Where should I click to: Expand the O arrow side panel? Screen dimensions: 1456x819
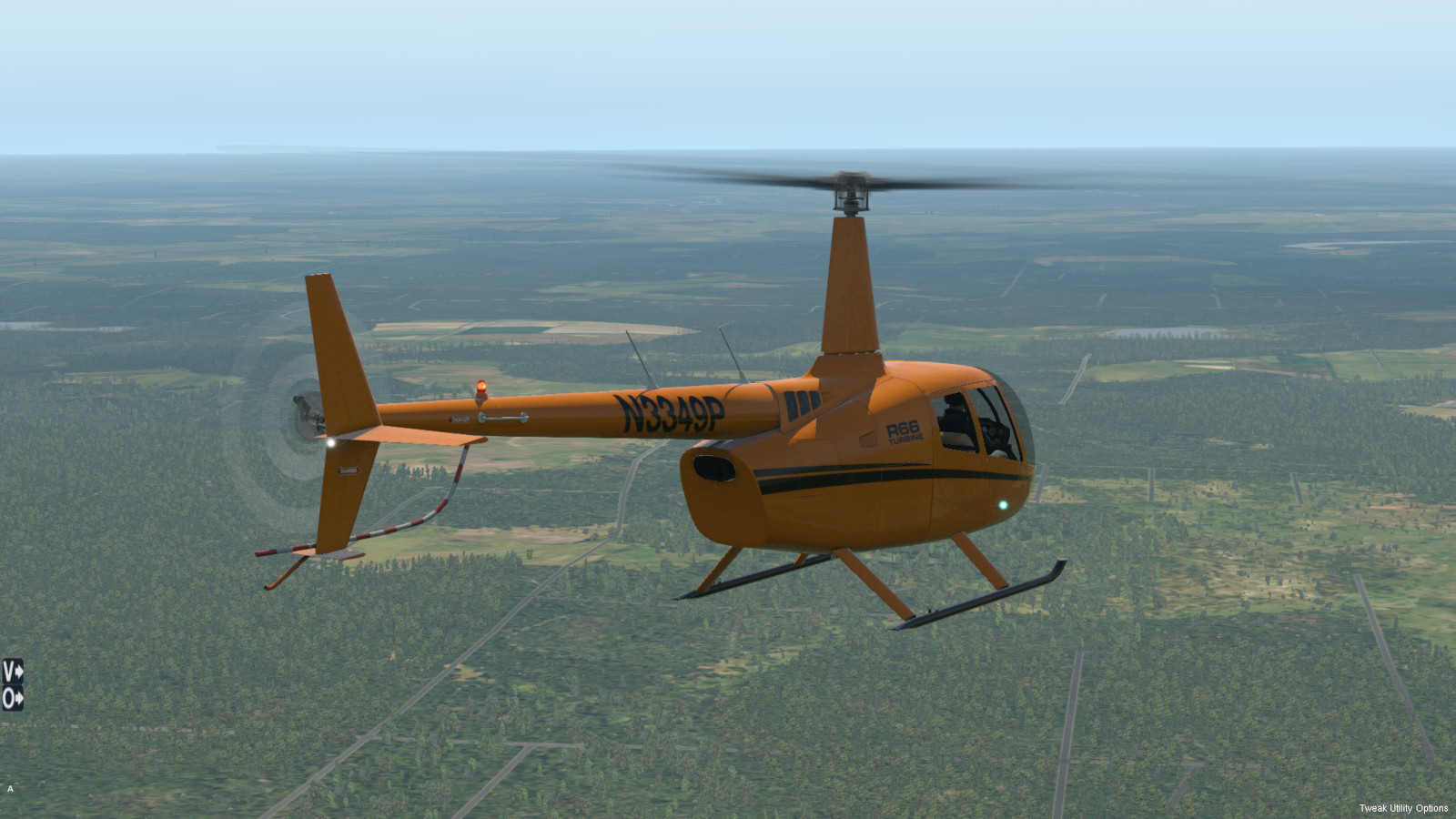click(12, 699)
